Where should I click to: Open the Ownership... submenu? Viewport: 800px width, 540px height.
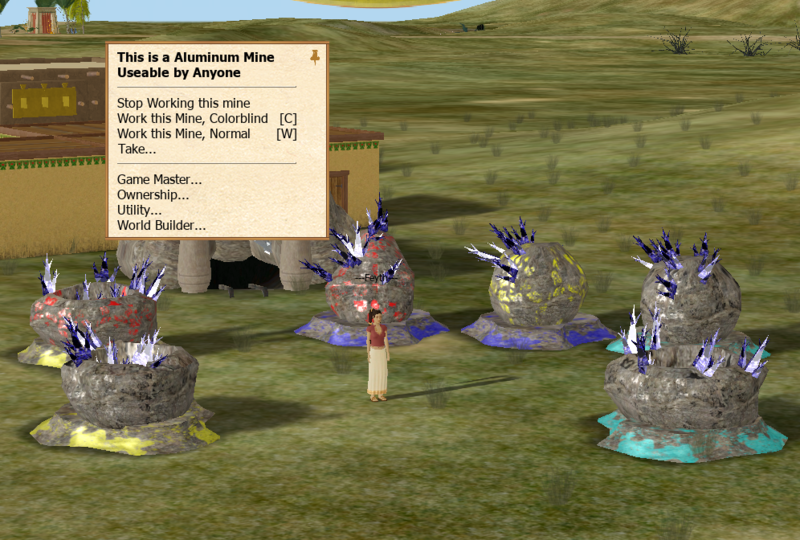153,195
